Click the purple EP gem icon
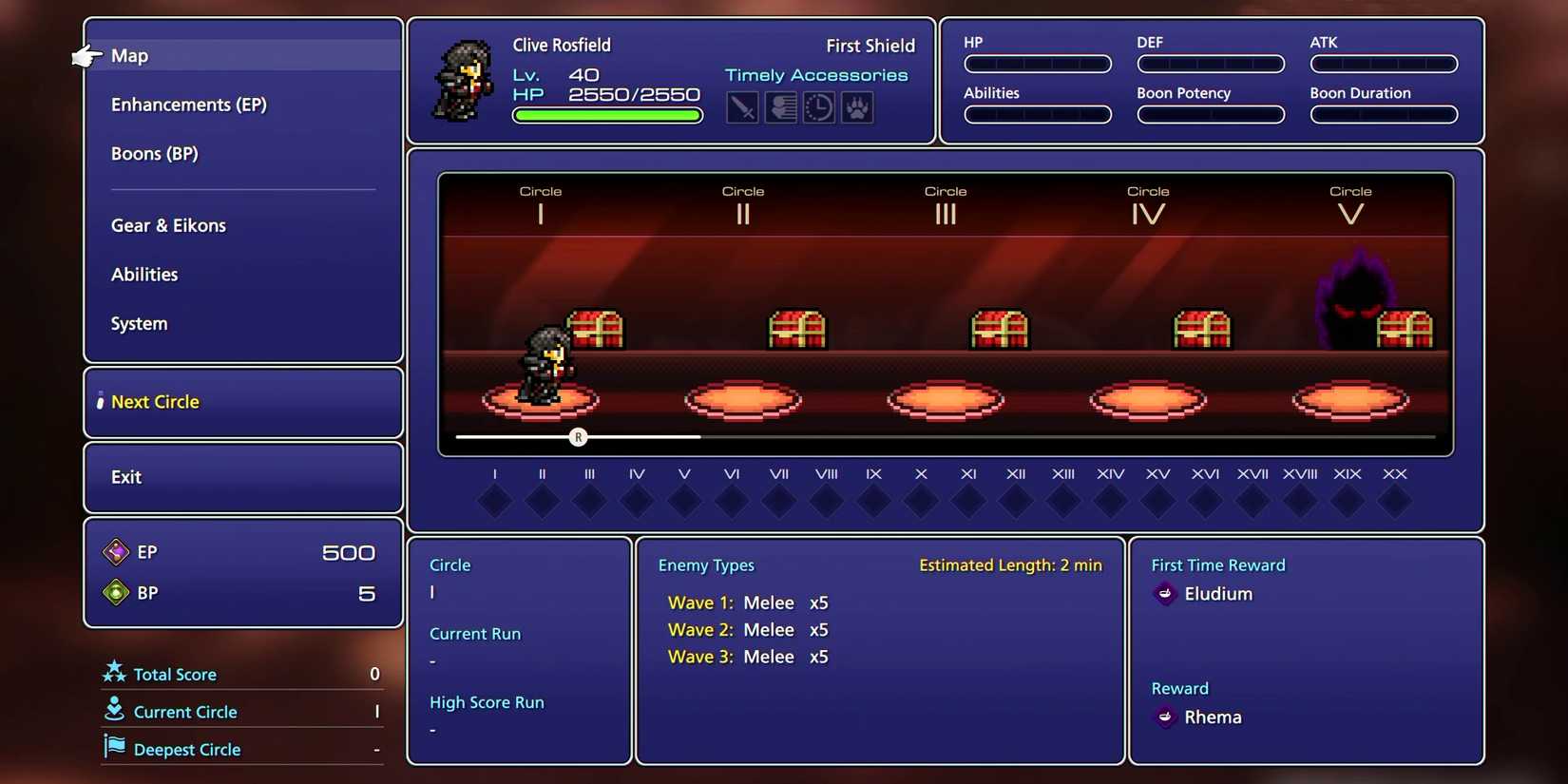 tap(116, 551)
